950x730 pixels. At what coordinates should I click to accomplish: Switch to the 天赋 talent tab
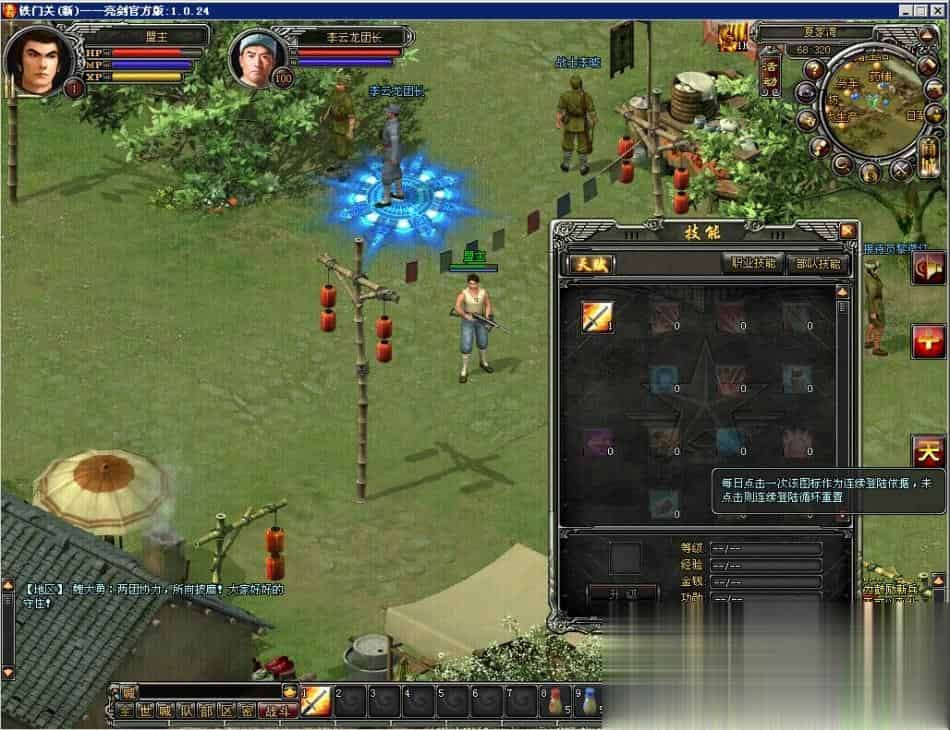click(590, 264)
